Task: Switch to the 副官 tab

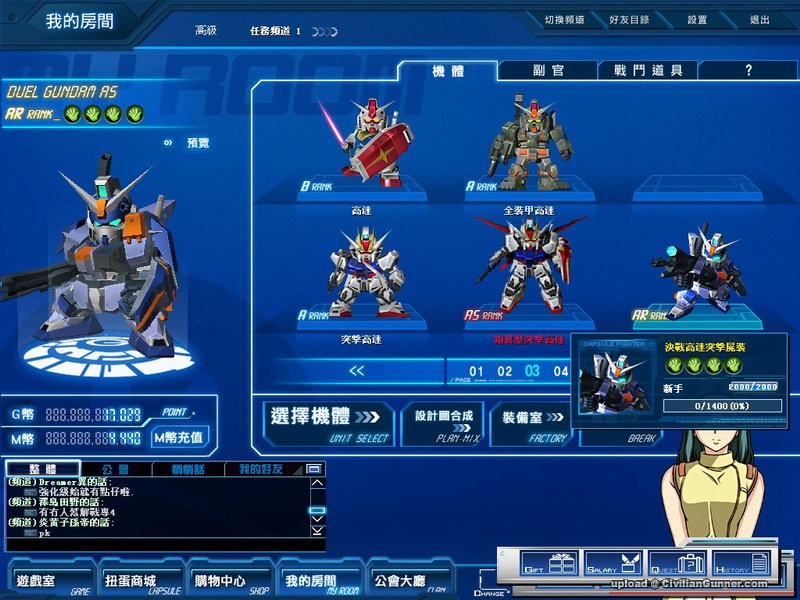Action: [x=548, y=71]
